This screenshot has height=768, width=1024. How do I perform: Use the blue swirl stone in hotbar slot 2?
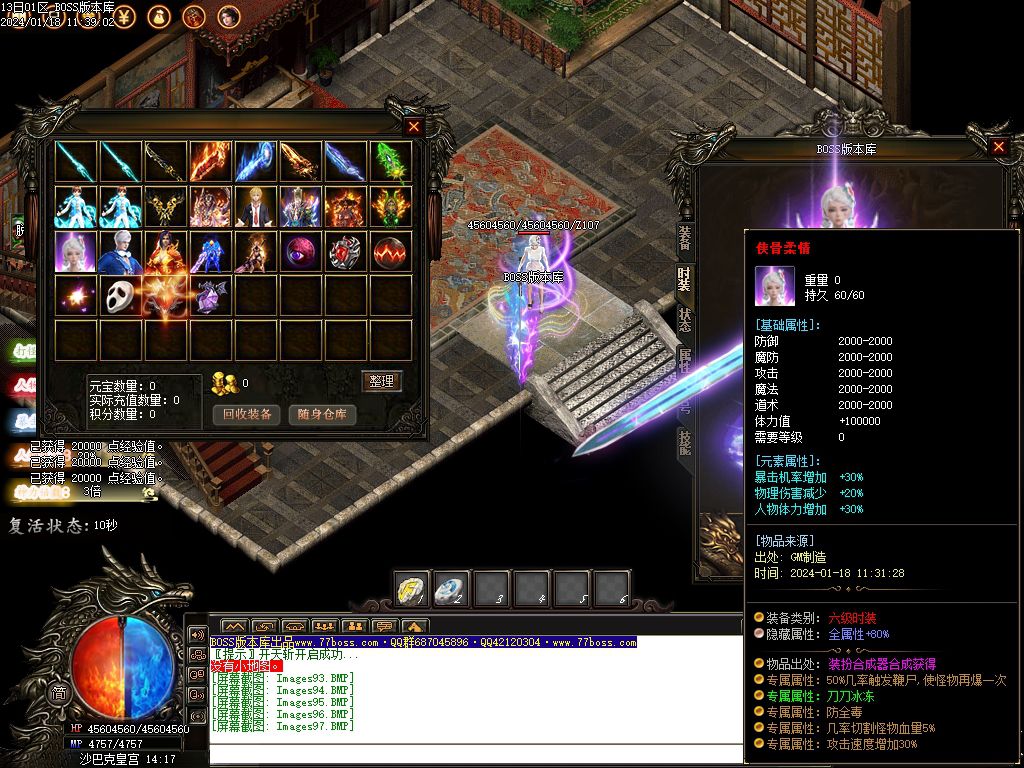click(x=451, y=590)
